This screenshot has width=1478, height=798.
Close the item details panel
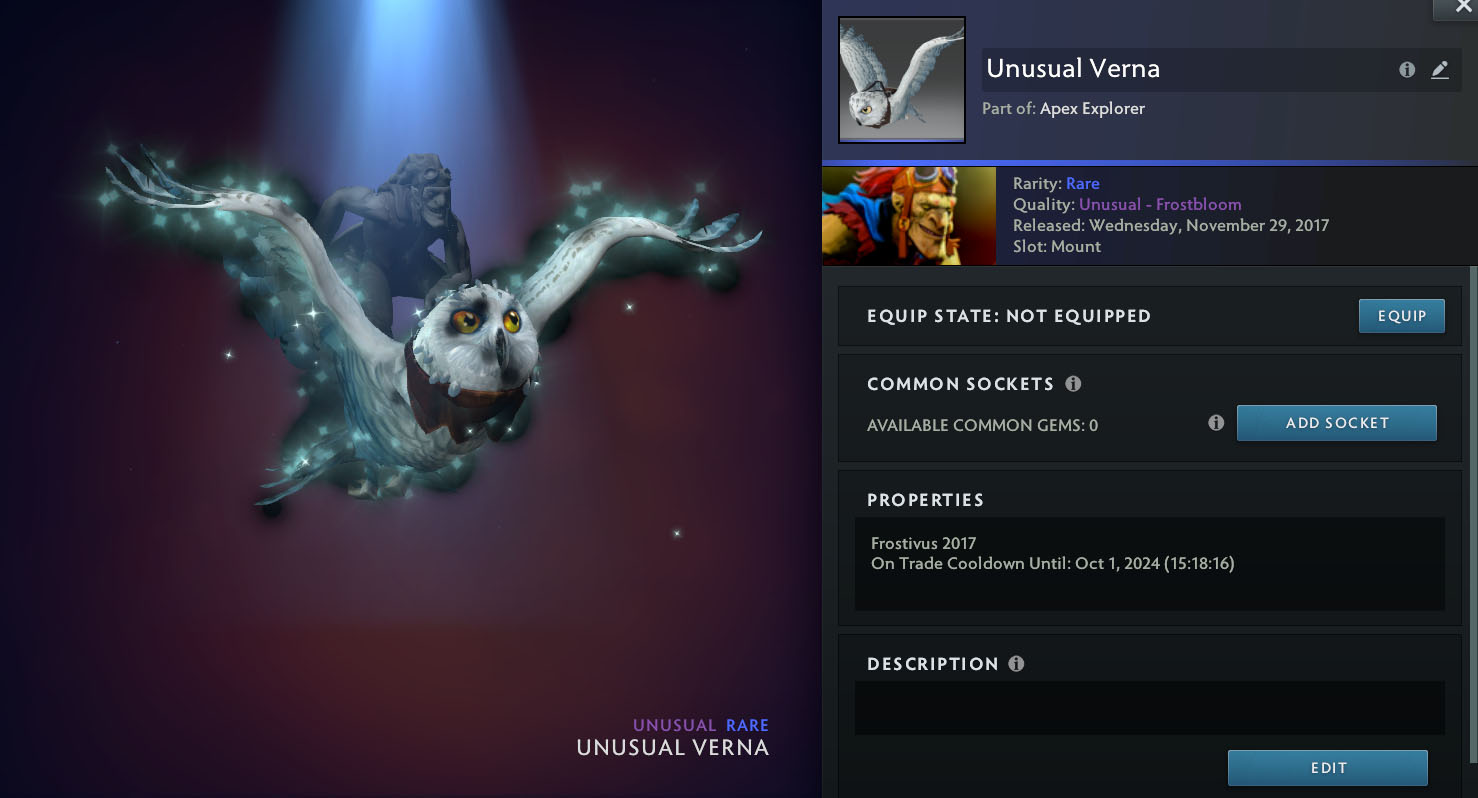click(x=1456, y=8)
